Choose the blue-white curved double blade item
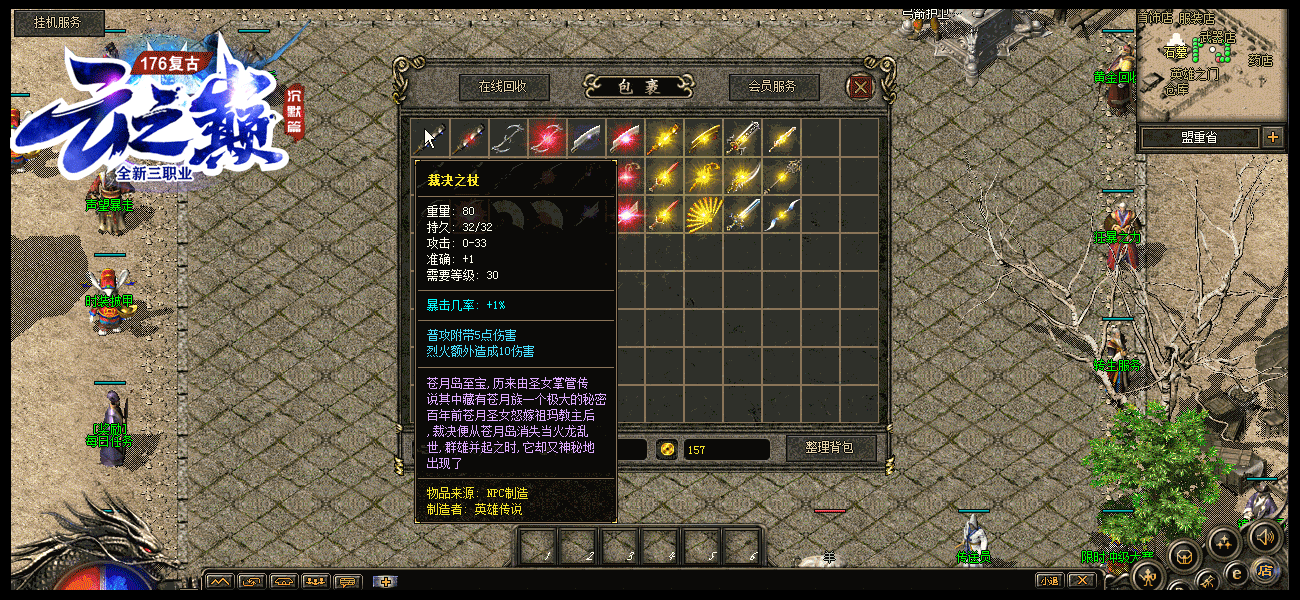Viewport: 1300px width, 600px height. click(782, 213)
